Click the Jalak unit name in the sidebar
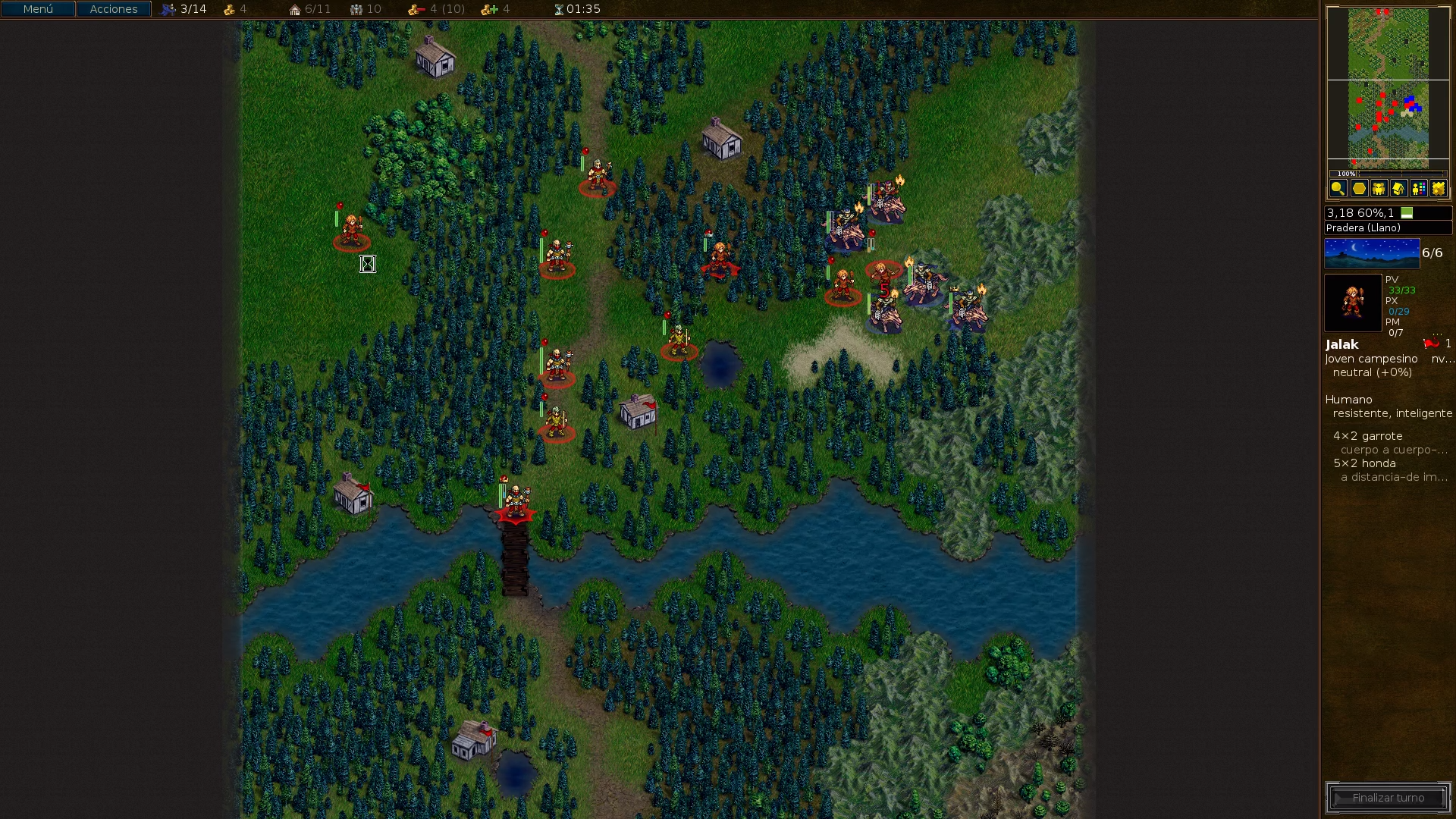 click(x=1341, y=344)
